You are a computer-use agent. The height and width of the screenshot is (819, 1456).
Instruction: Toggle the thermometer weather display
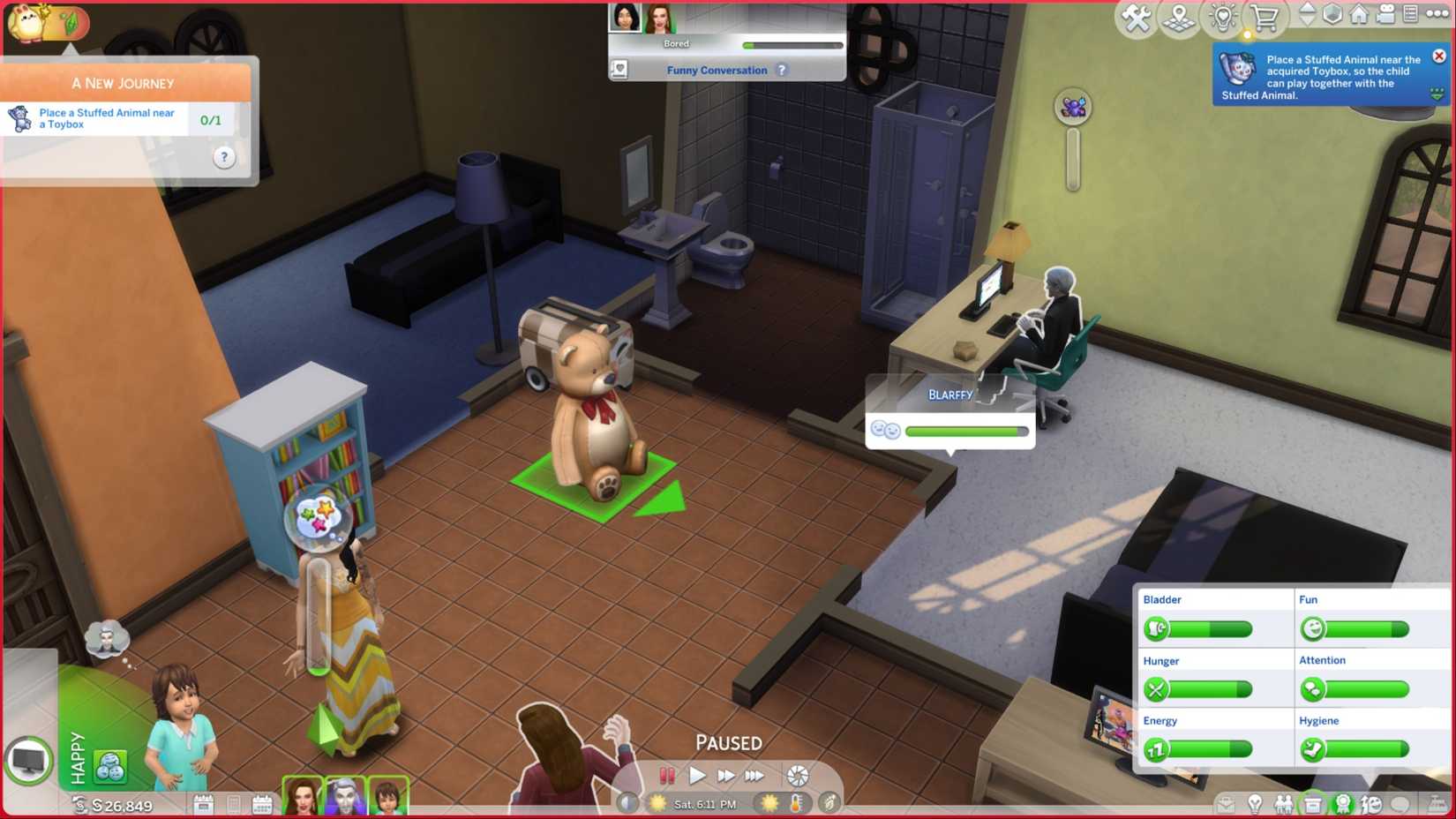(x=797, y=804)
